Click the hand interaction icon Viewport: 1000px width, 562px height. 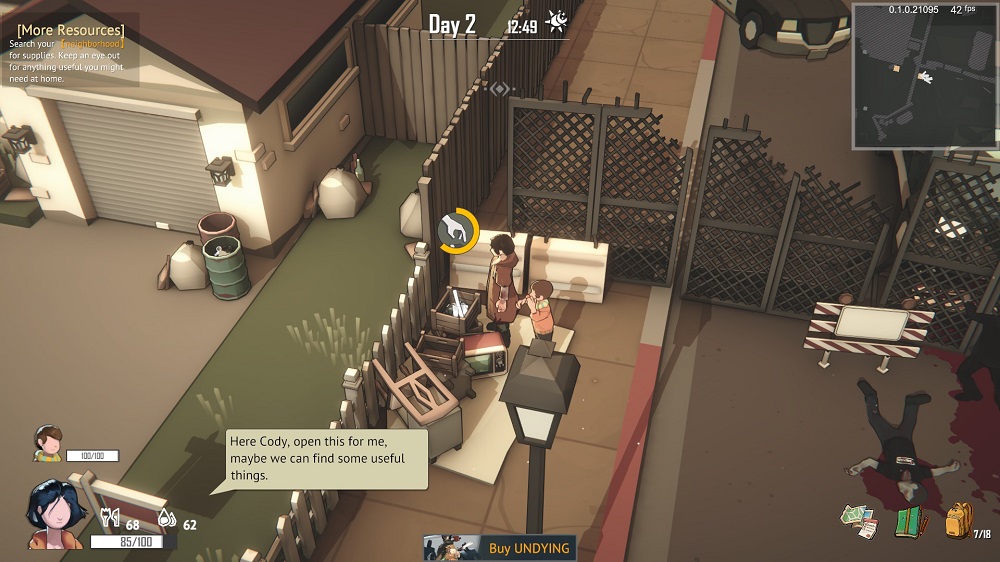(457, 231)
